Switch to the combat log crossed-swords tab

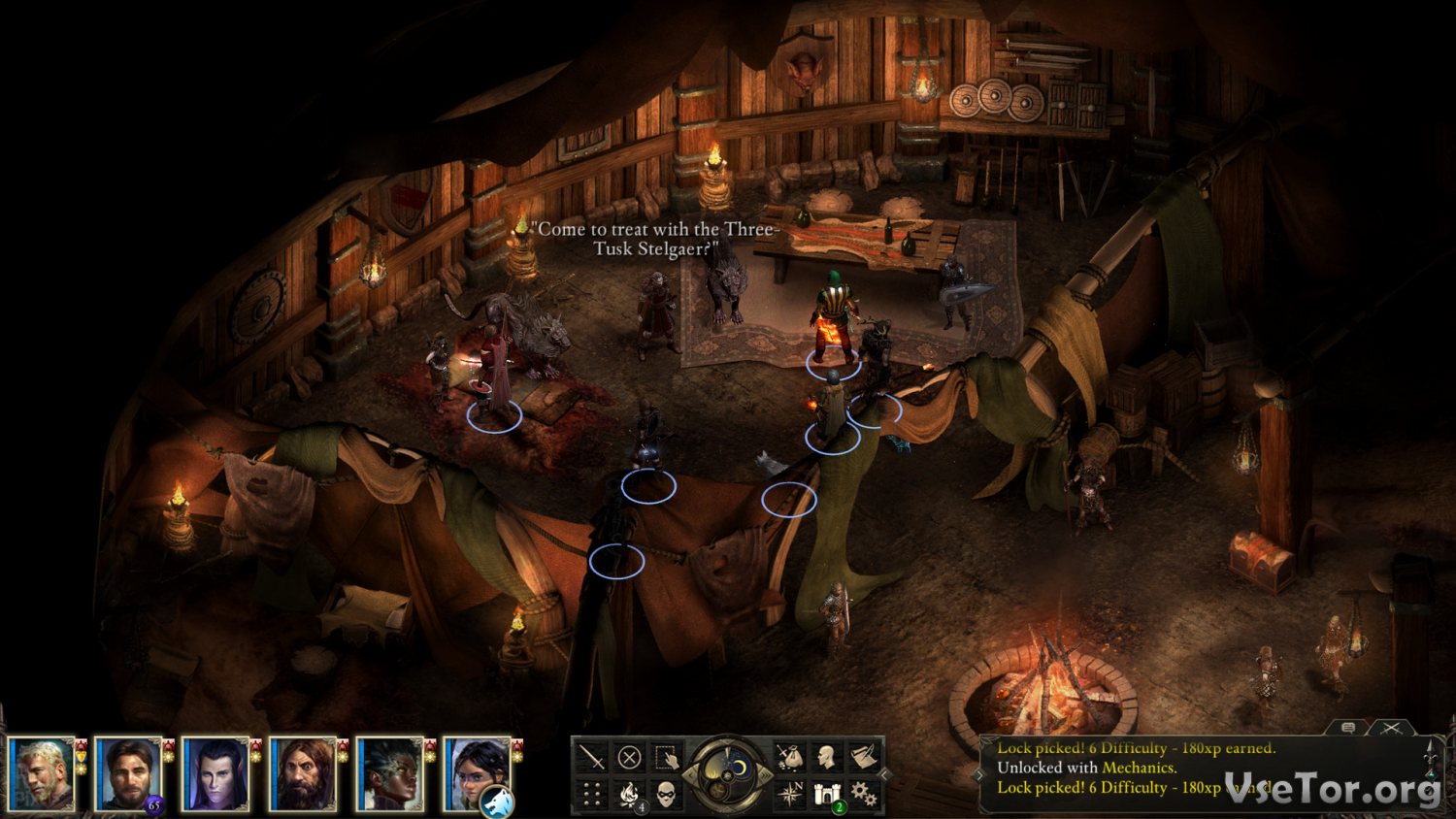coord(1392,728)
